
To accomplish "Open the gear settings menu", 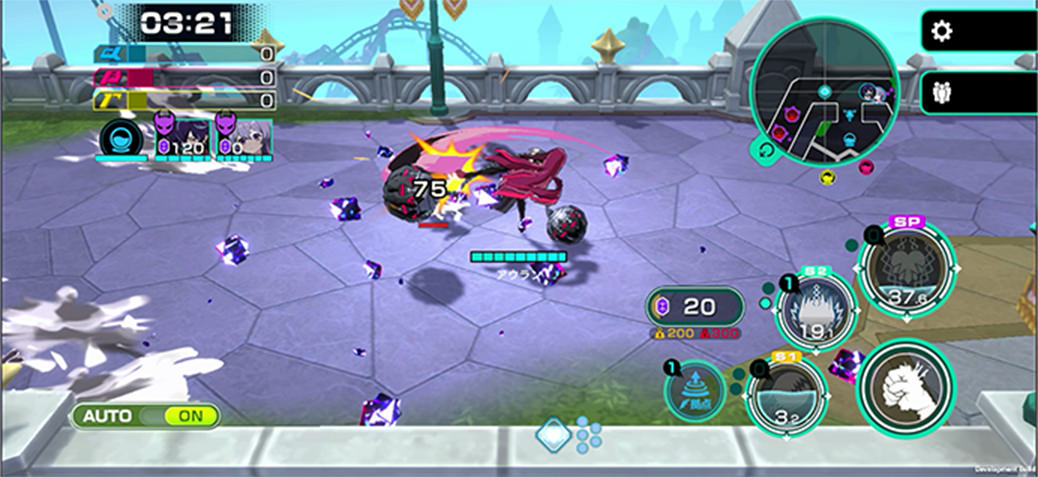I will (941, 31).
